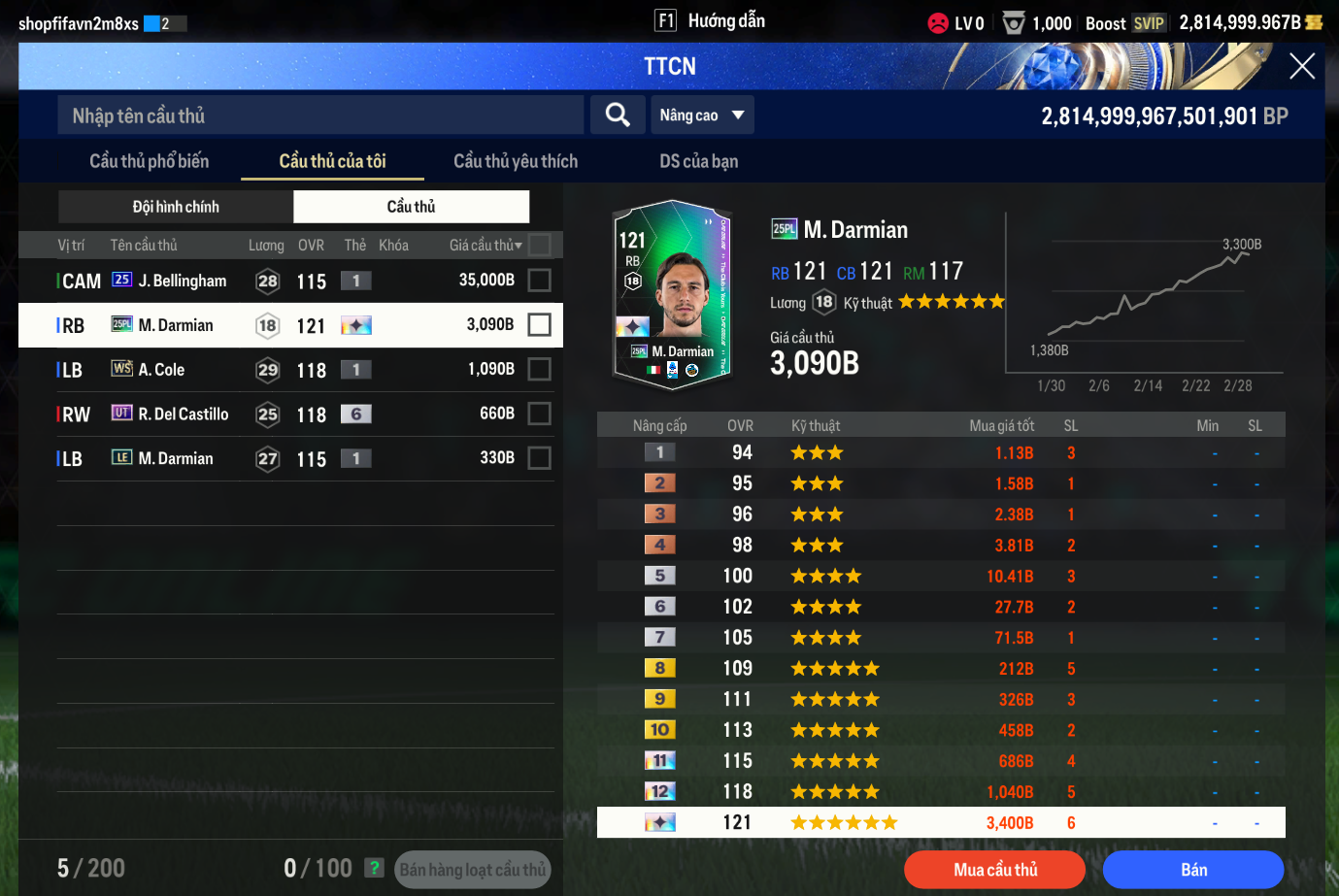1339x896 pixels.
Task: Click the green question mark help icon
Action: (374, 868)
